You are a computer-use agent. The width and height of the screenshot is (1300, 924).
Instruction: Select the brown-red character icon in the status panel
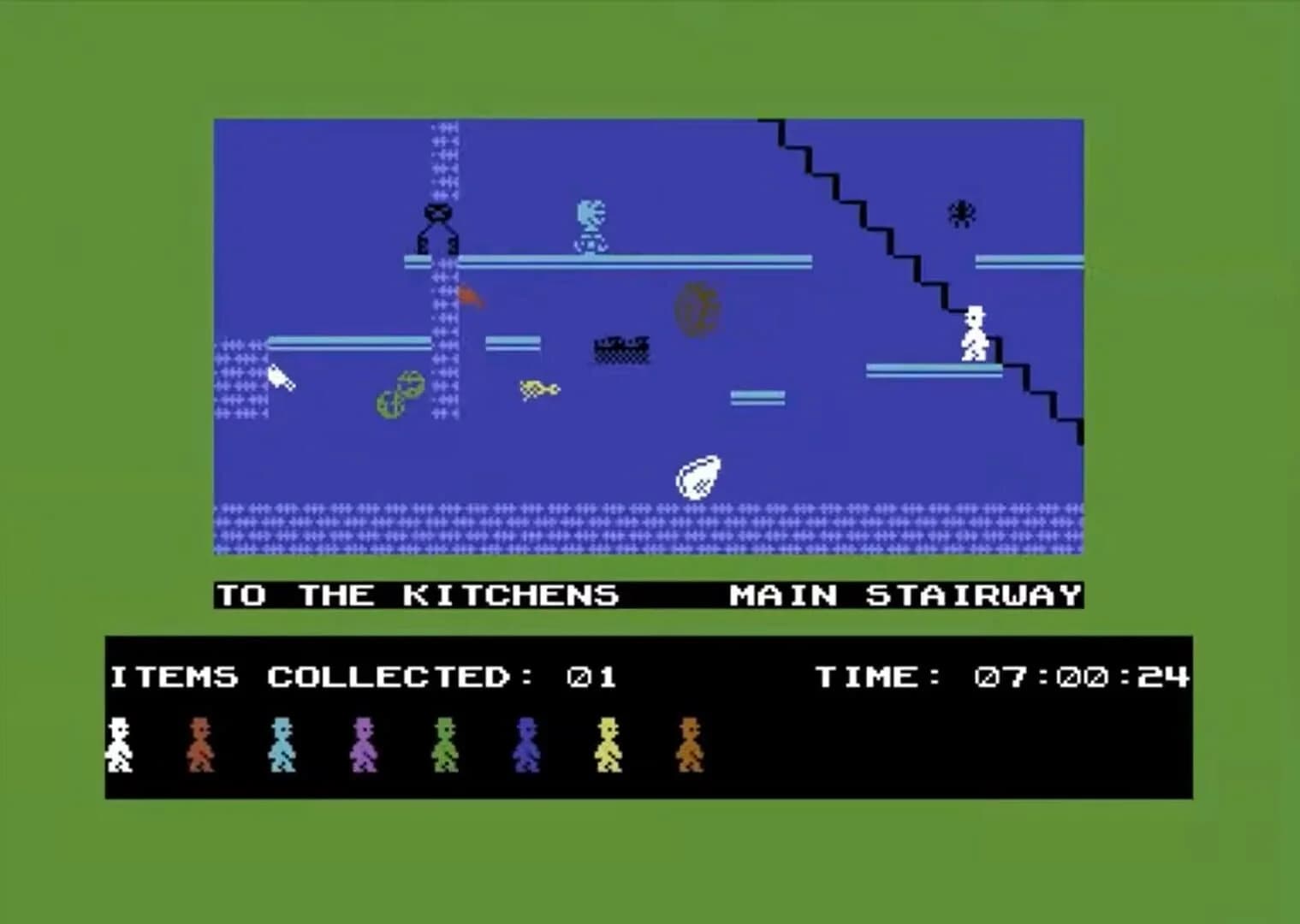point(203,743)
